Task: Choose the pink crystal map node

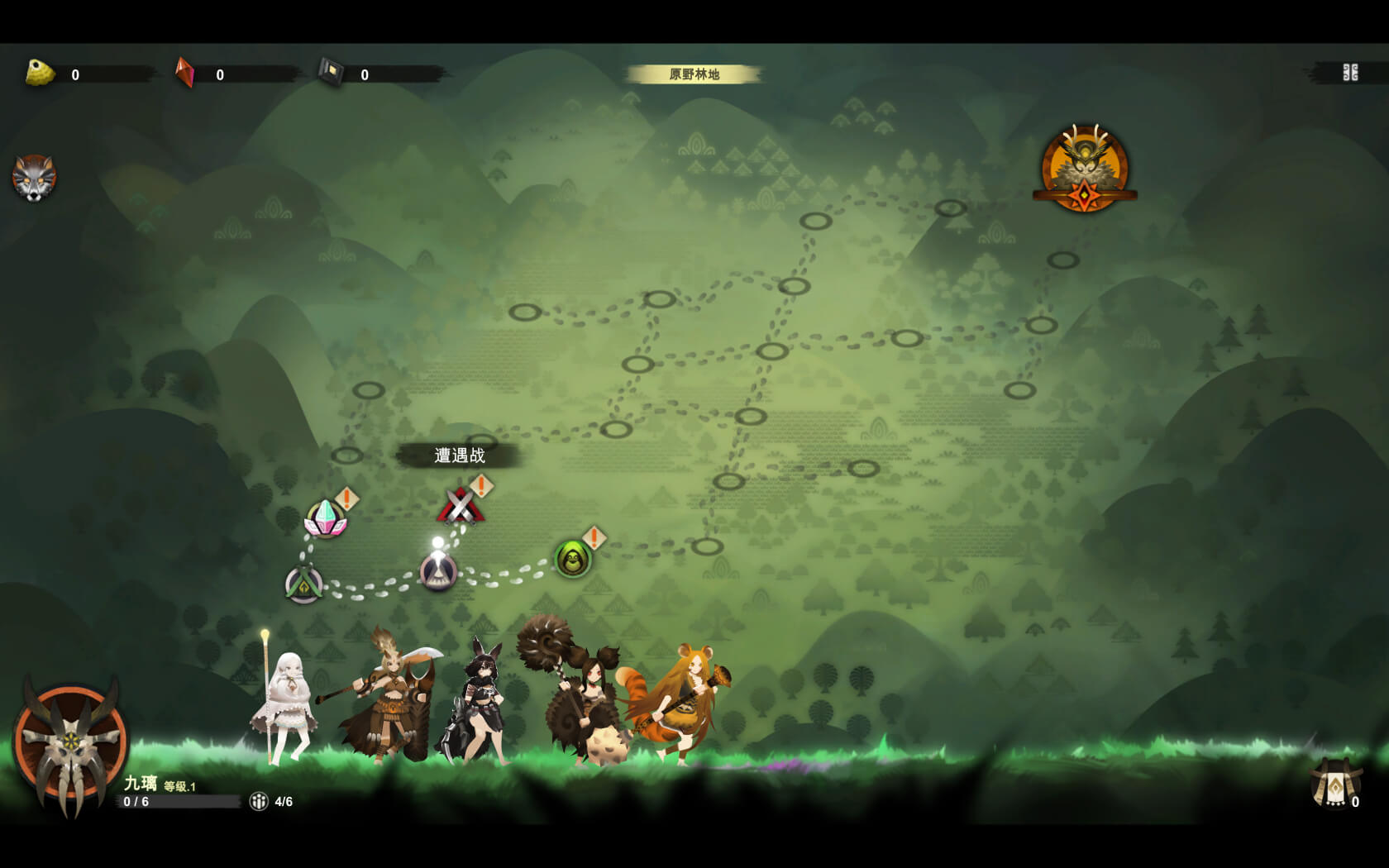Action: click(326, 519)
